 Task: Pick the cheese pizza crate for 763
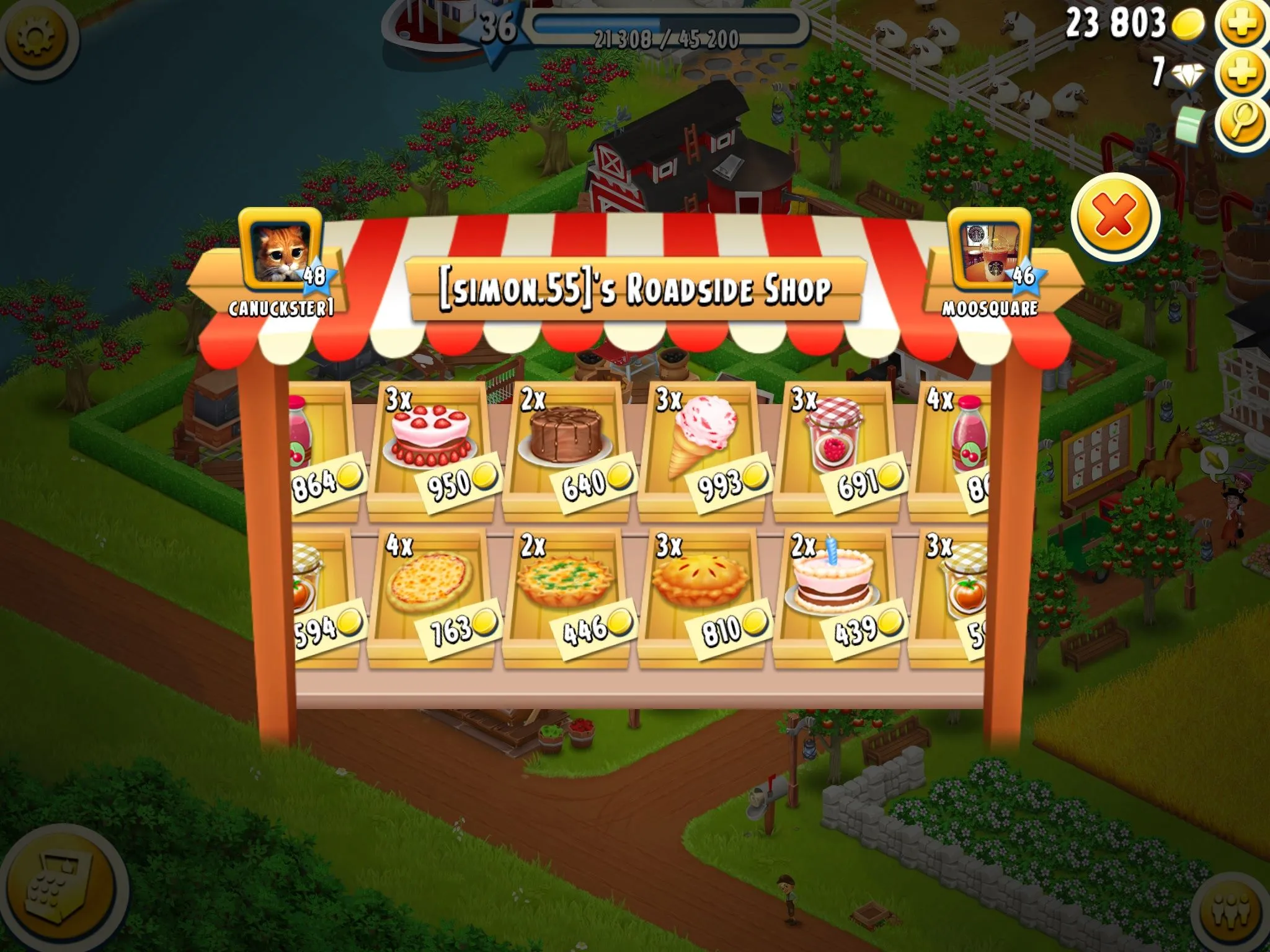[430, 596]
